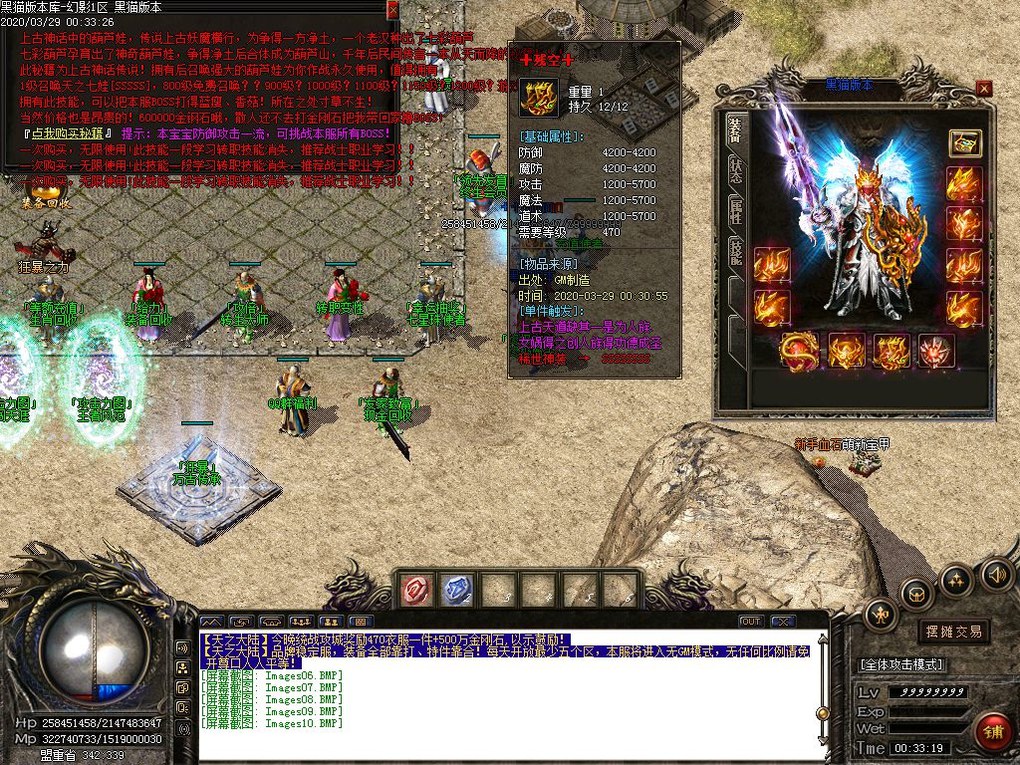1020x765 pixels.
Task: Close the character equipment panel
Action: pyautogui.click(x=984, y=88)
